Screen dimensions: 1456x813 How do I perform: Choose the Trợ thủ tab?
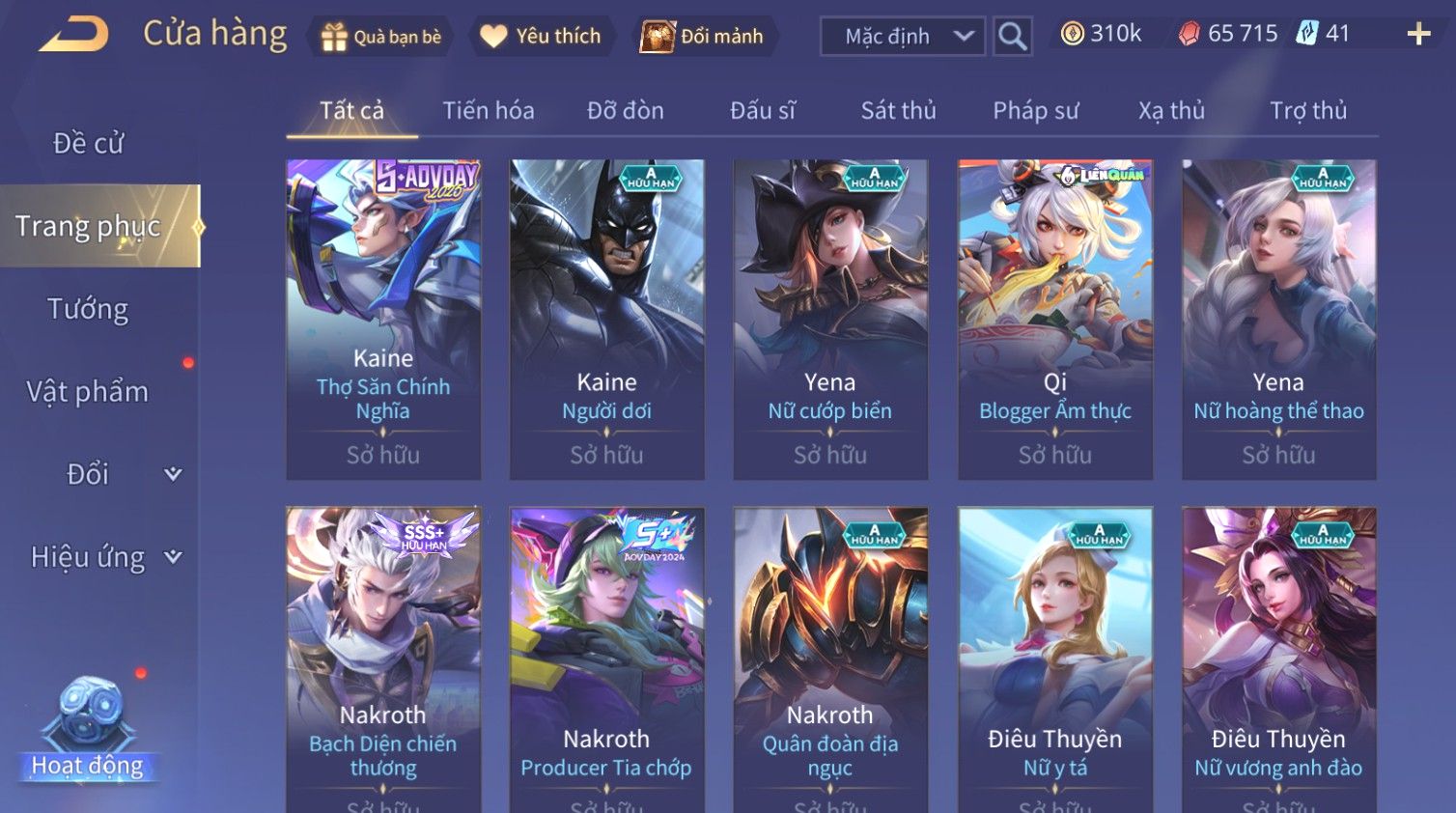(1307, 111)
